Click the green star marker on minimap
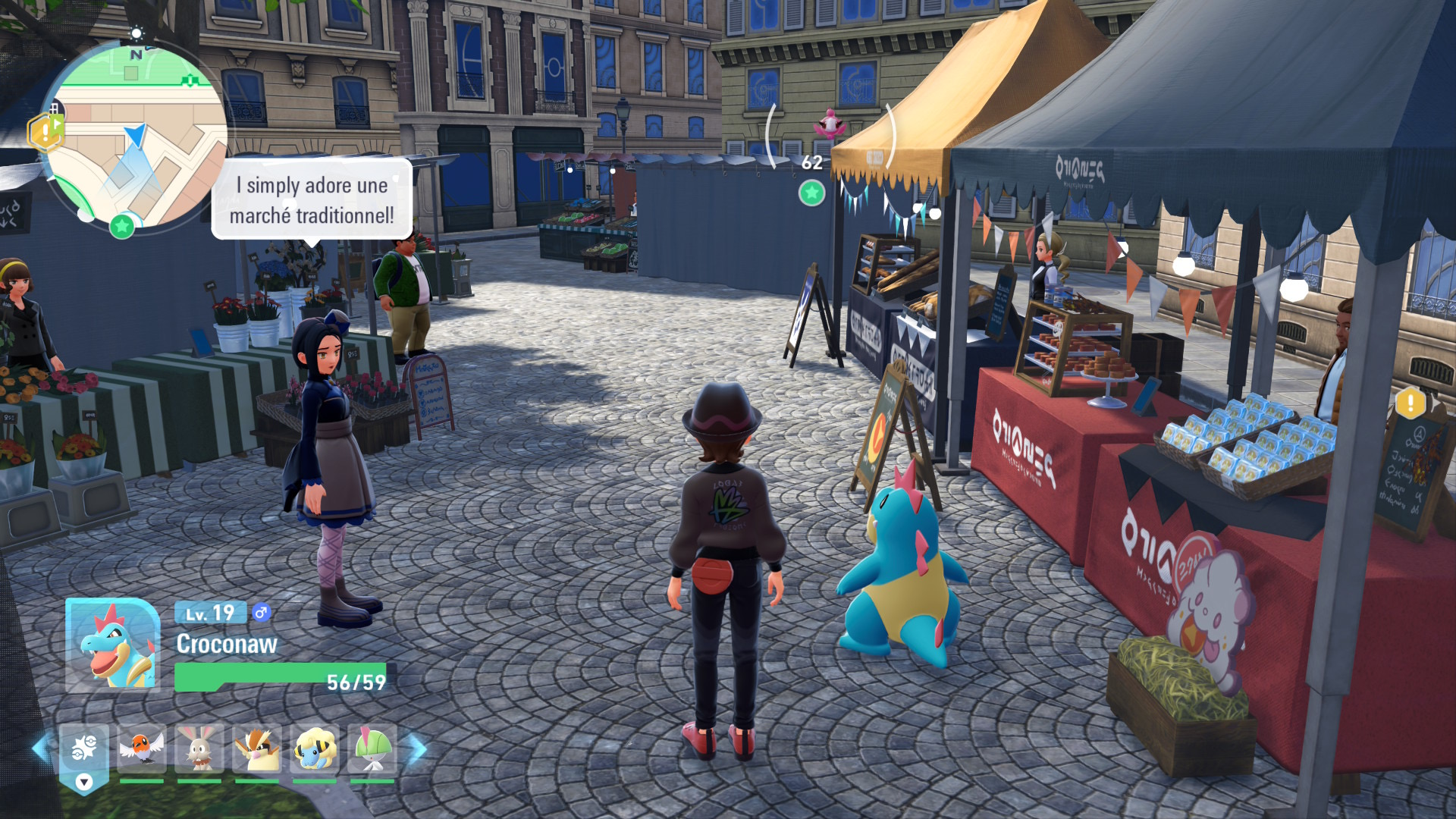Viewport: 1456px width, 819px height. tap(121, 225)
